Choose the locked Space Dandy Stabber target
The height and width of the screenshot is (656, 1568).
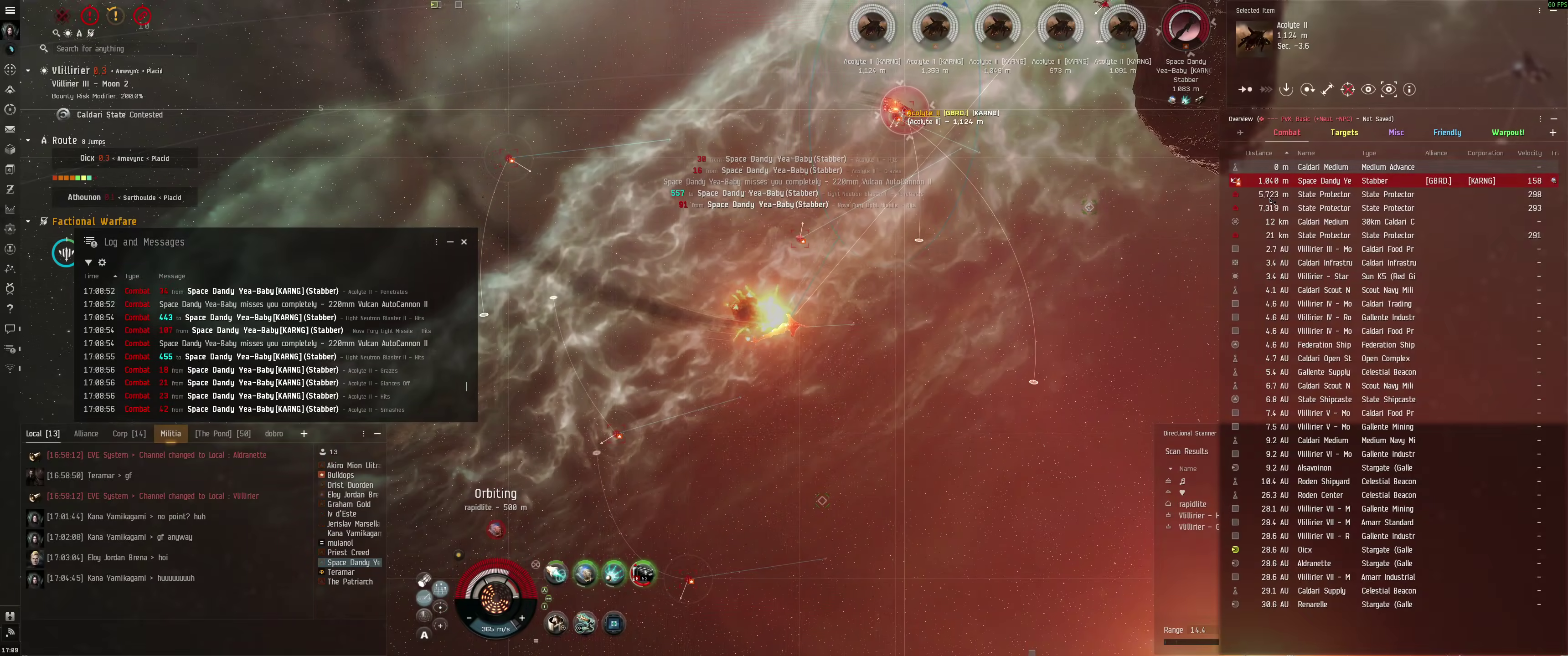(1185, 28)
